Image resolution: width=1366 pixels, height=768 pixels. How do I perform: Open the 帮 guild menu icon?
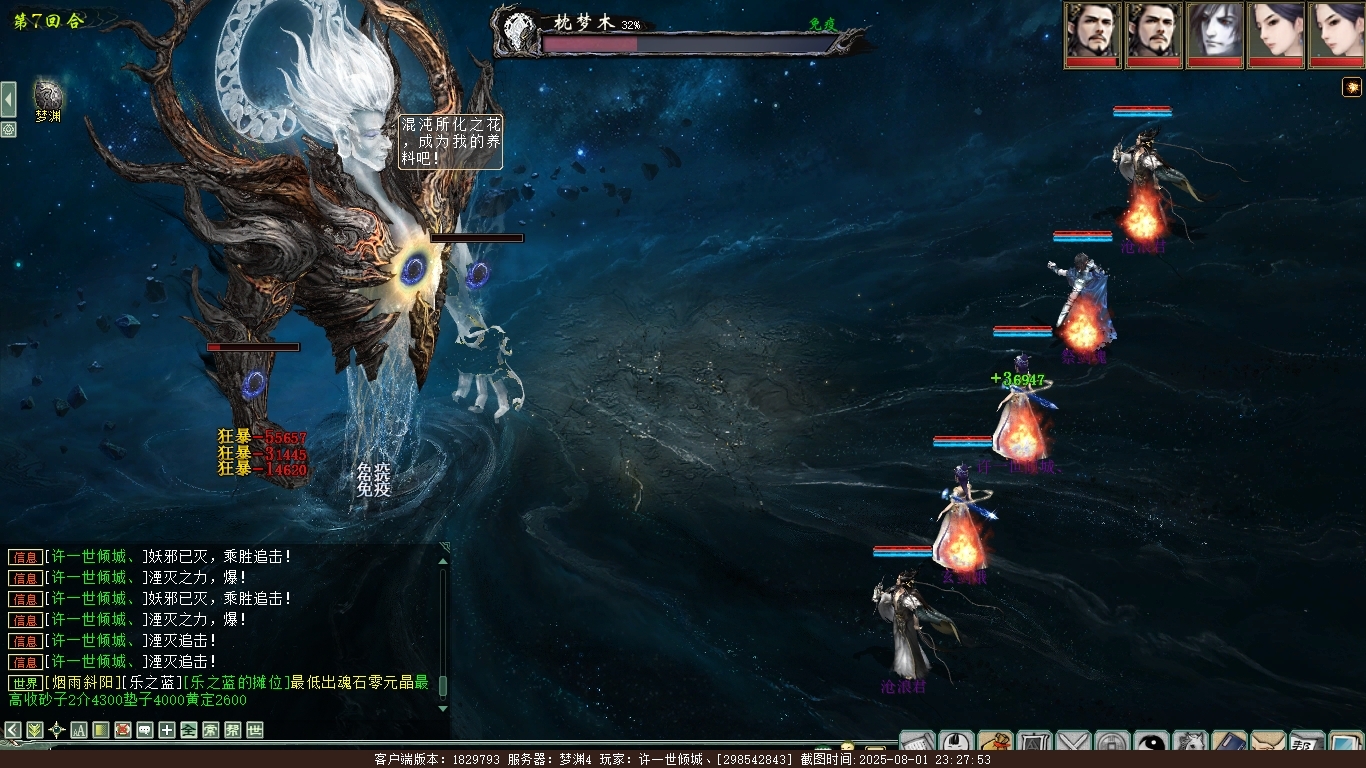[1307, 743]
